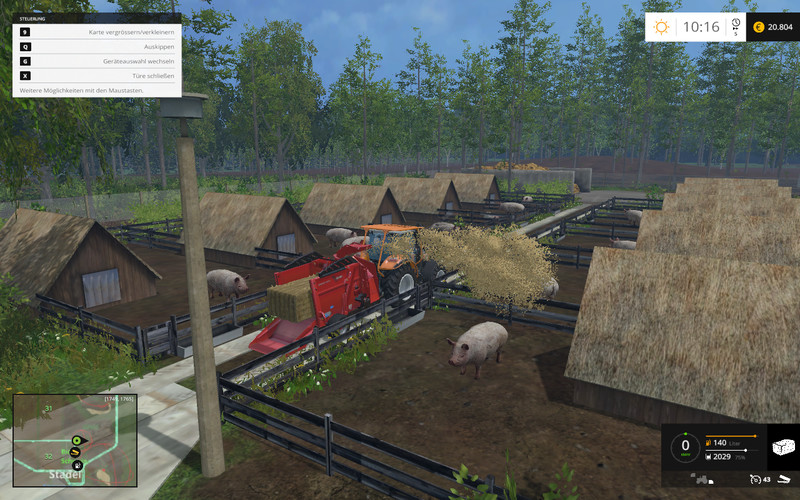
Task: Toggle the cruise control speed icon
Action: [756, 481]
